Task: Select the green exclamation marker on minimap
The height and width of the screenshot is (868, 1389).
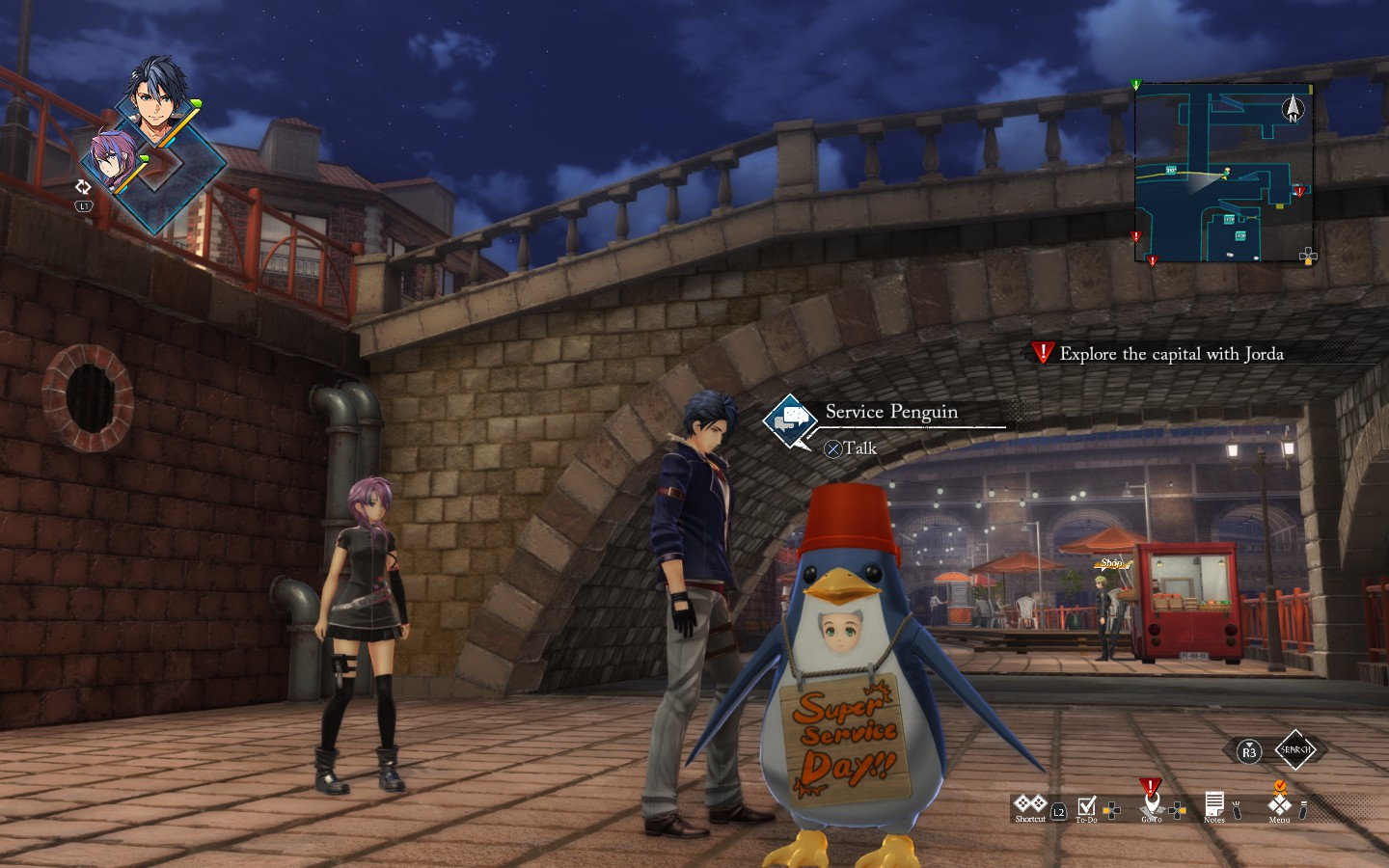Action: 1136,85
